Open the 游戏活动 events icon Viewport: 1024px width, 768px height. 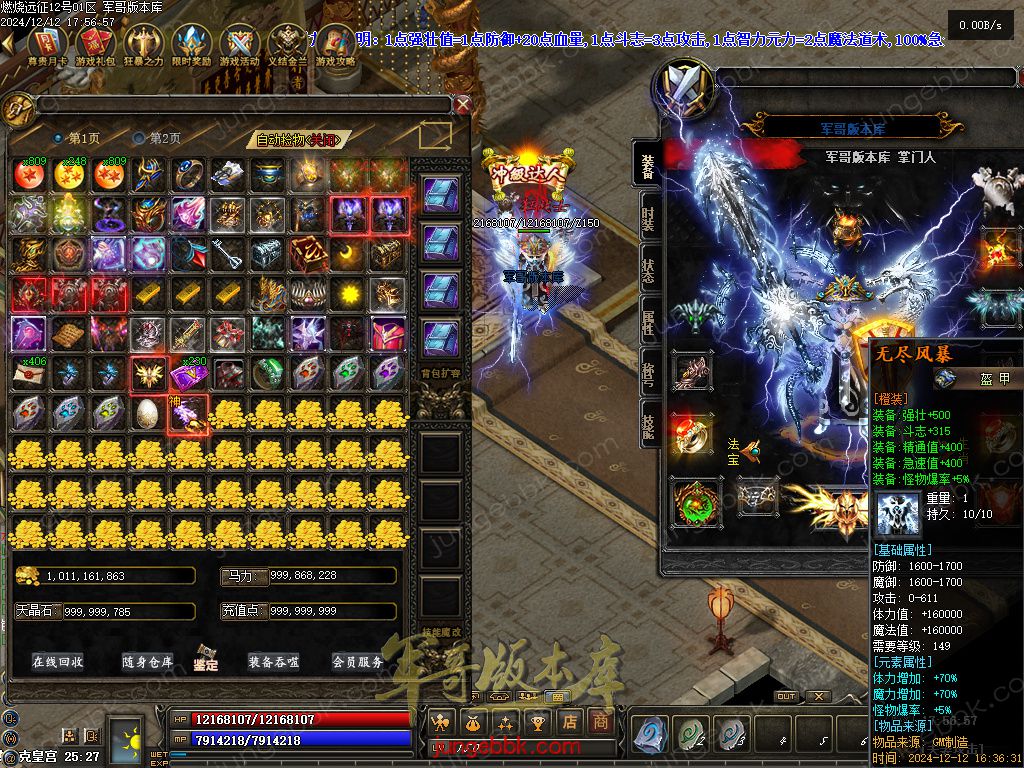pos(240,45)
